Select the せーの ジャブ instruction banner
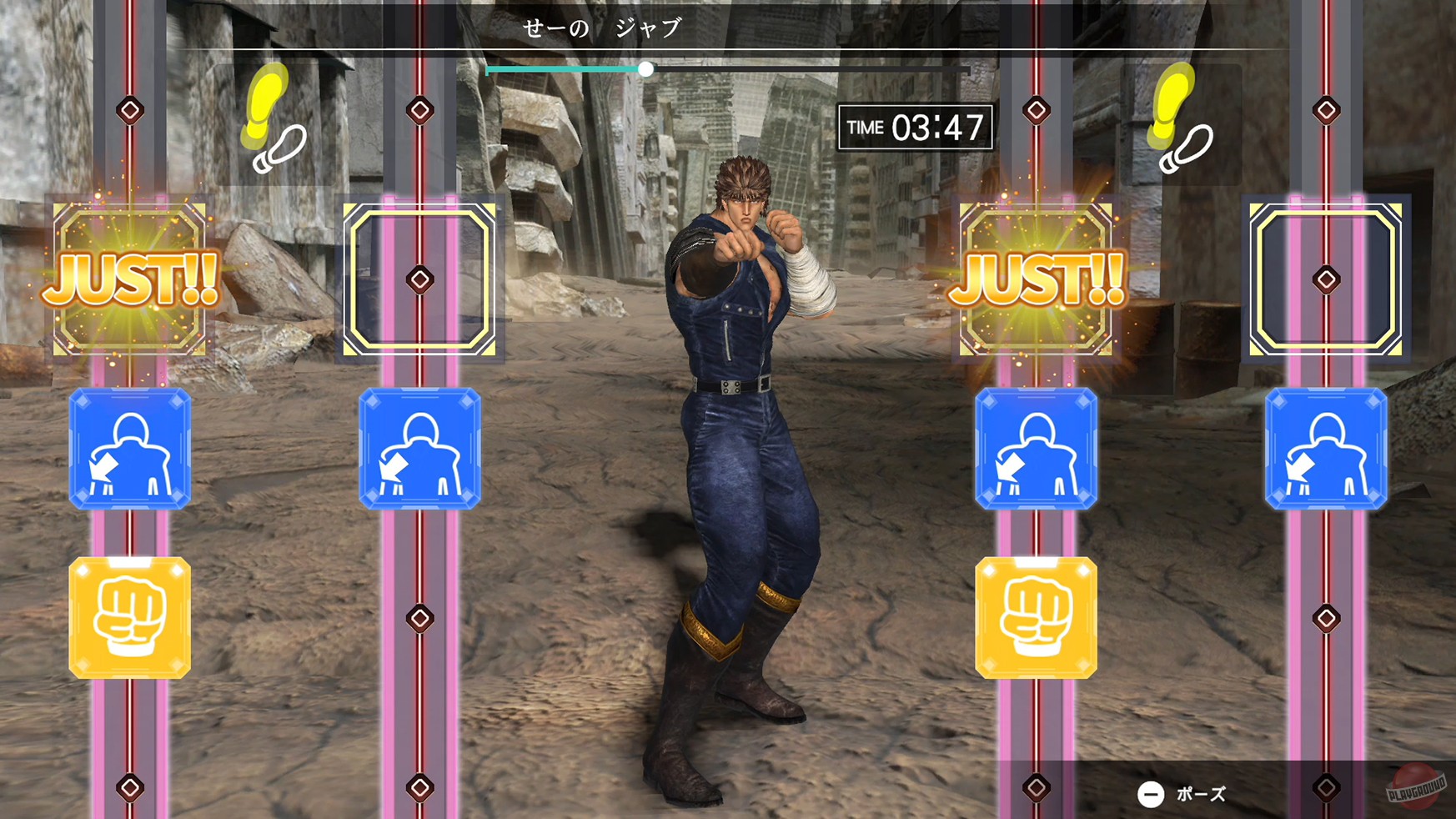The height and width of the screenshot is (819, 1456). 604,25
